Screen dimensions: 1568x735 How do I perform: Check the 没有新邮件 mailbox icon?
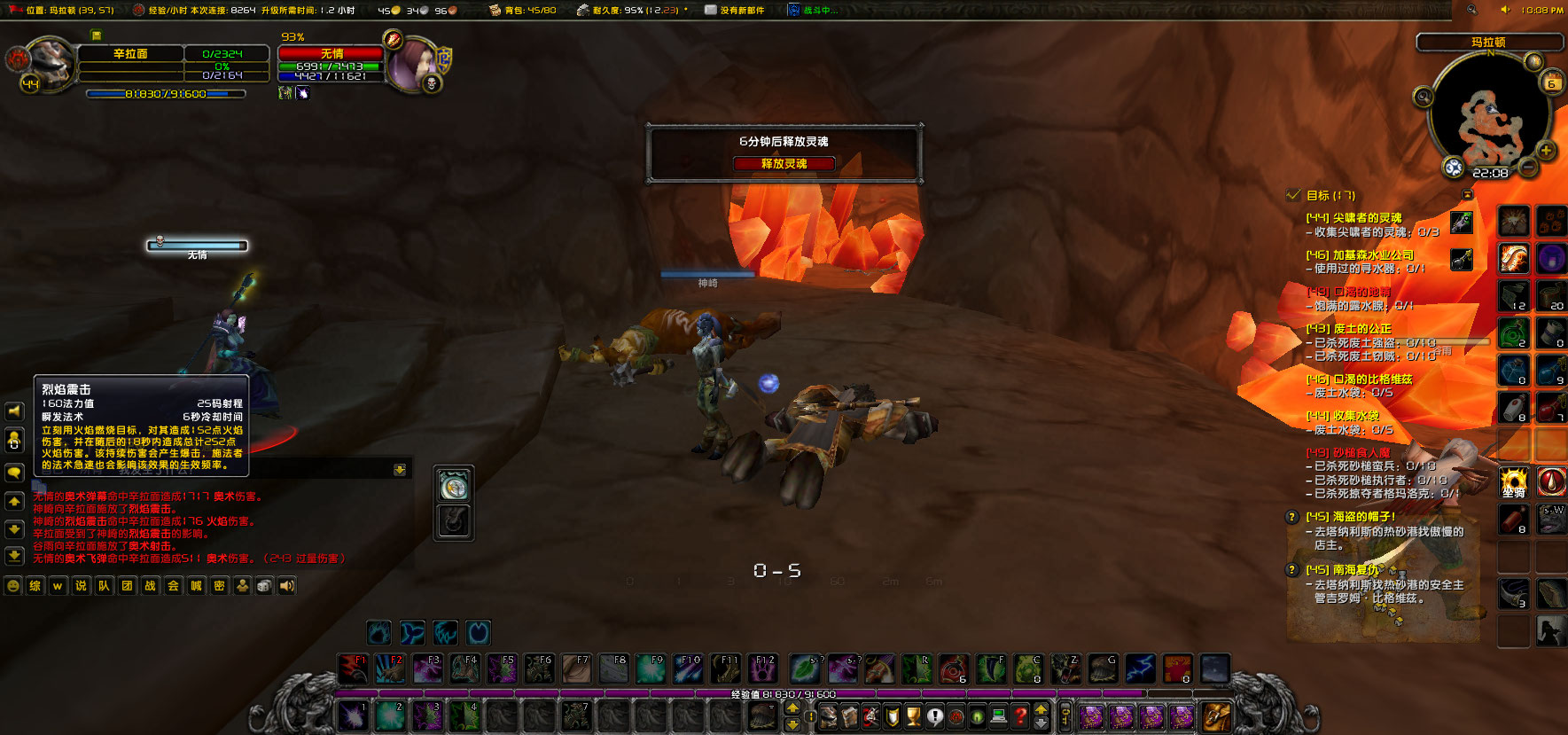point(709,11)
